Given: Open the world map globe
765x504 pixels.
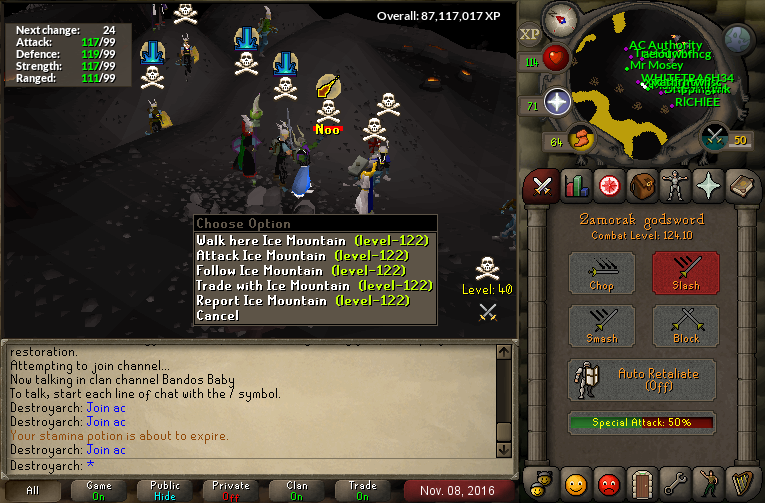Looking at the screenshot, I should (738, 39).
